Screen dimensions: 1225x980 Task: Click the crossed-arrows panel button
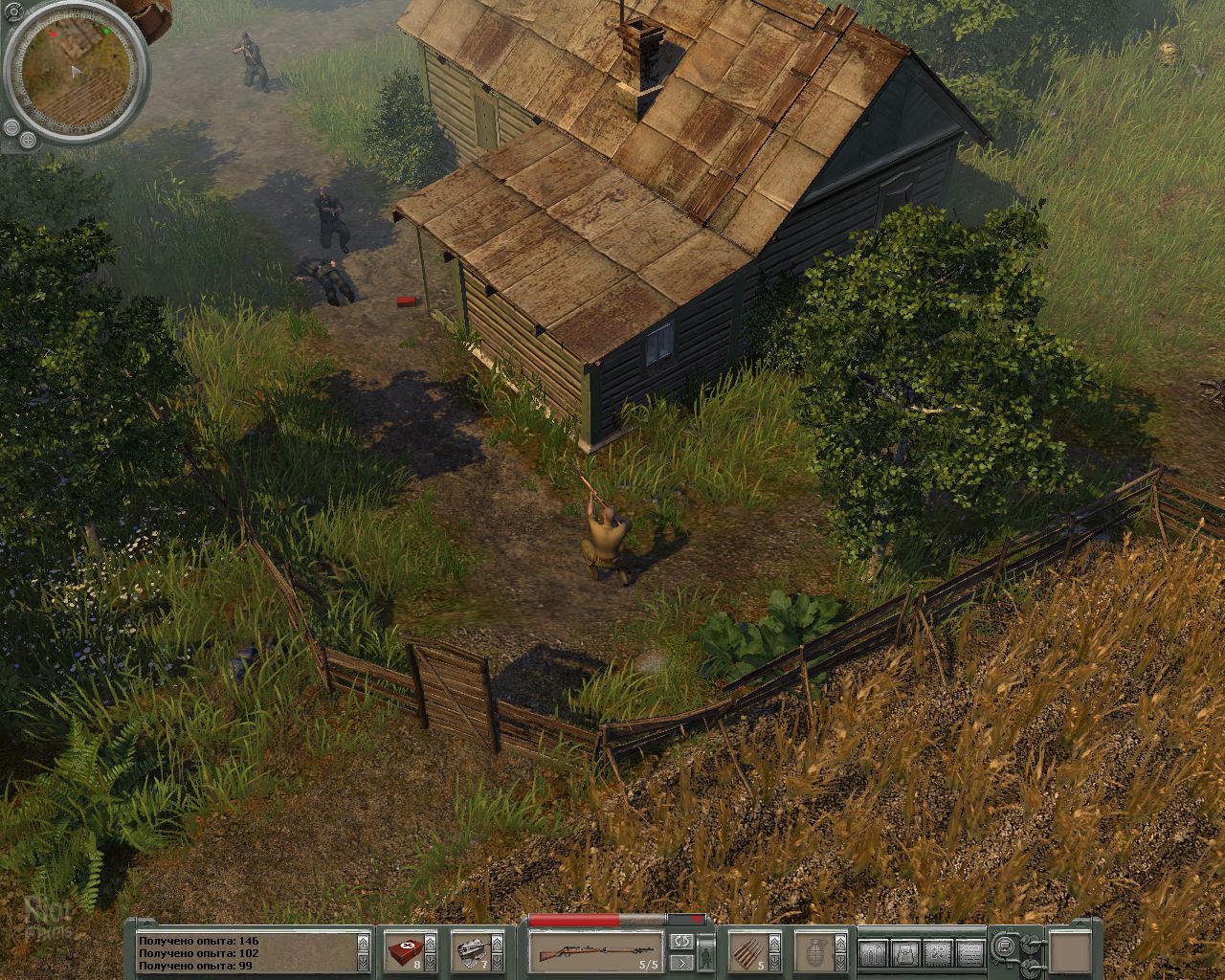pos(937,952)
